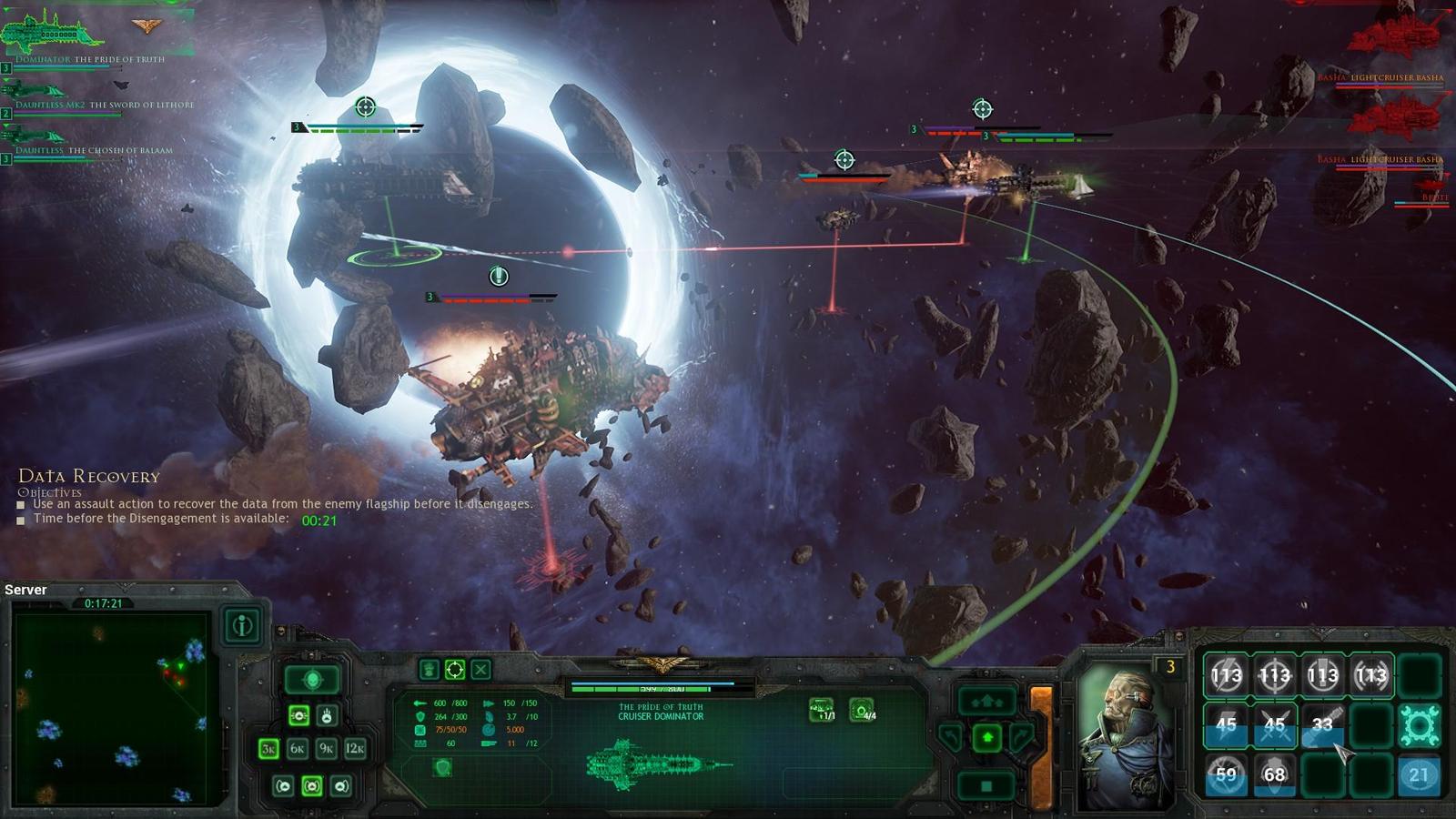Activate the gear and wrench repair ability
The image size is (1456, 819).
tap(1419, 725)
